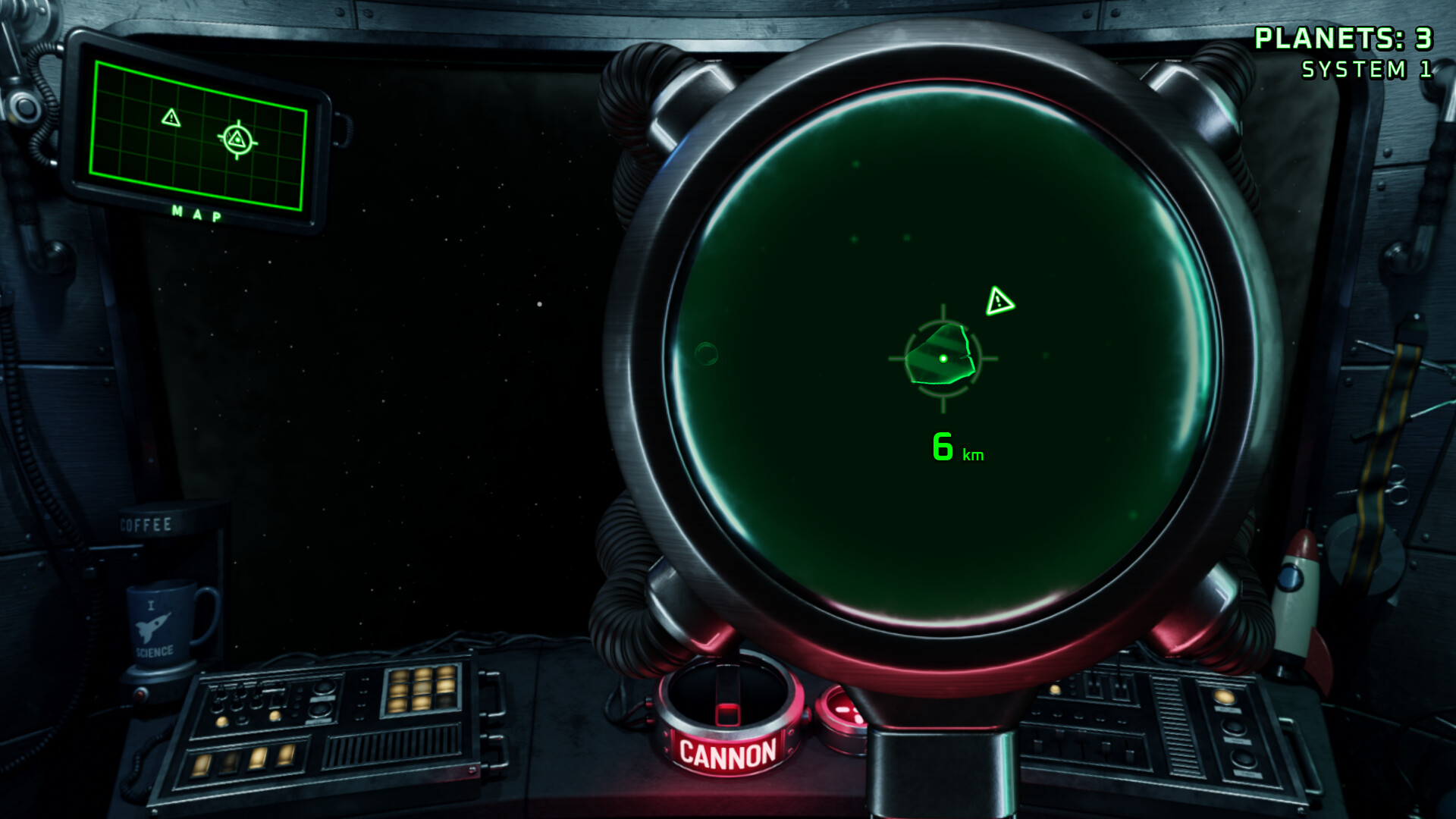Select the green asteroid blip inside the crosshair
The height and width of the screenshot is (819, 1456).
(x=939, y=354)
